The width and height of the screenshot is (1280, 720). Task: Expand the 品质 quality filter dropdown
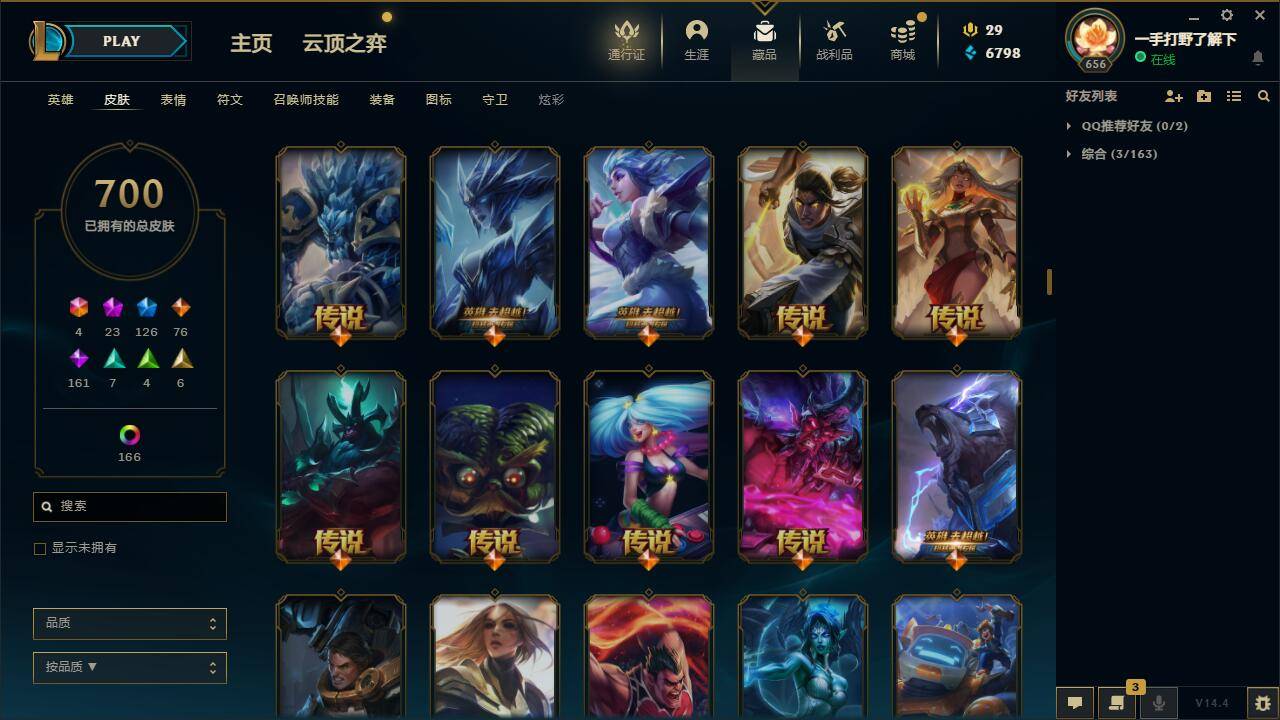pyautogui.click(x=129, y=623)
